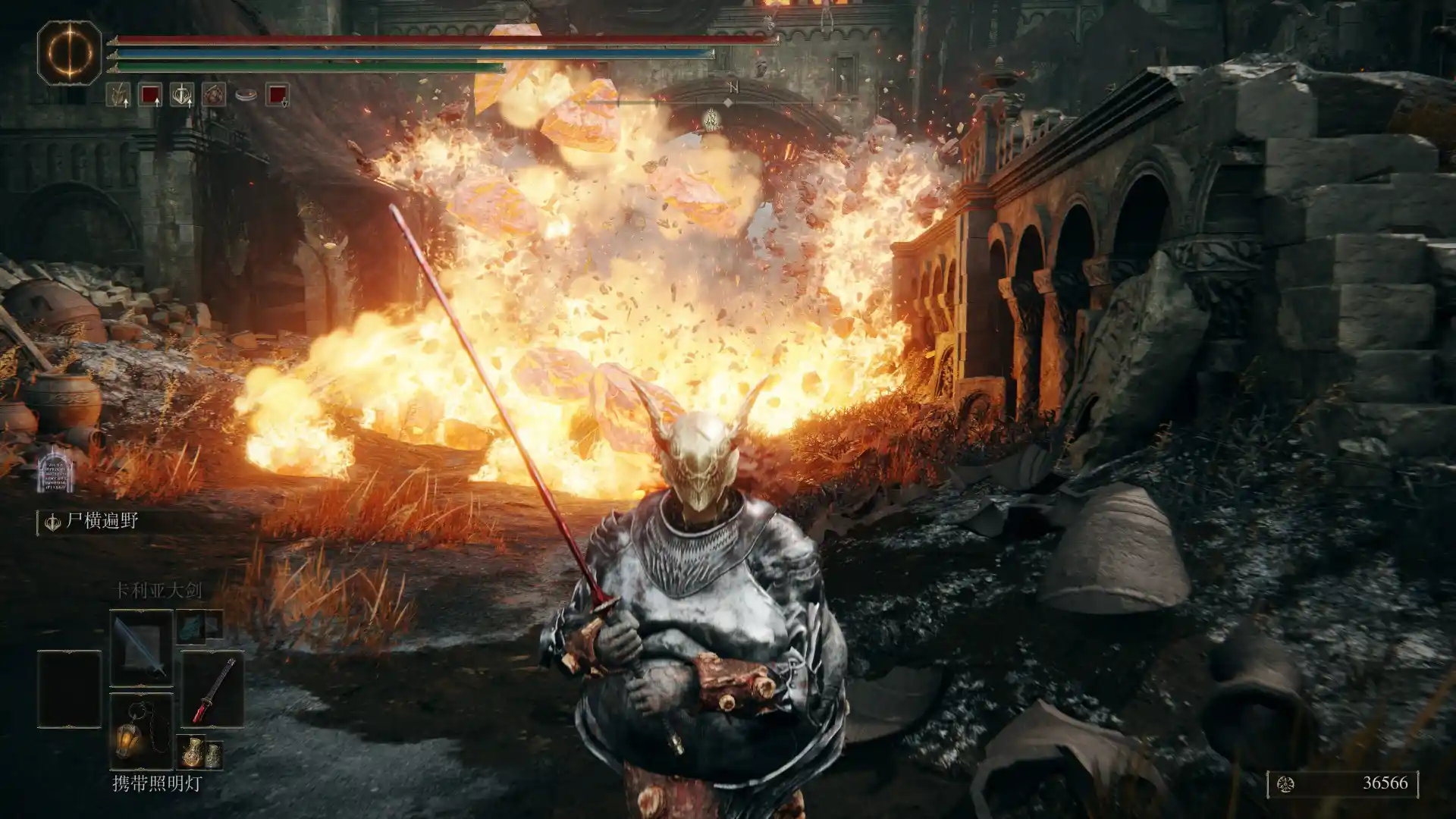The height and width of the screenshot is (819, 1456).
Task: Select the Carian Greatsword in the armament slot
Action: click(142, 646)
